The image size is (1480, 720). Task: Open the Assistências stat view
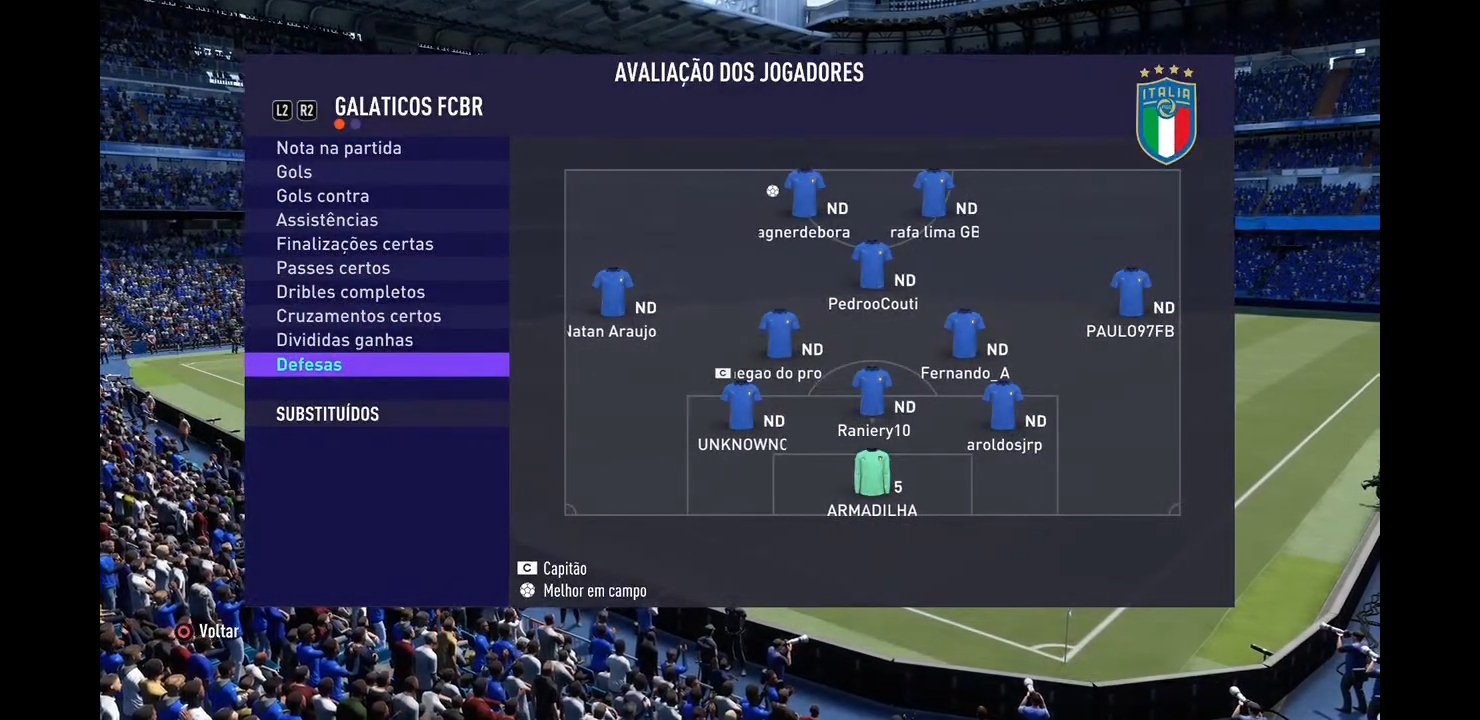pos(327,220)
